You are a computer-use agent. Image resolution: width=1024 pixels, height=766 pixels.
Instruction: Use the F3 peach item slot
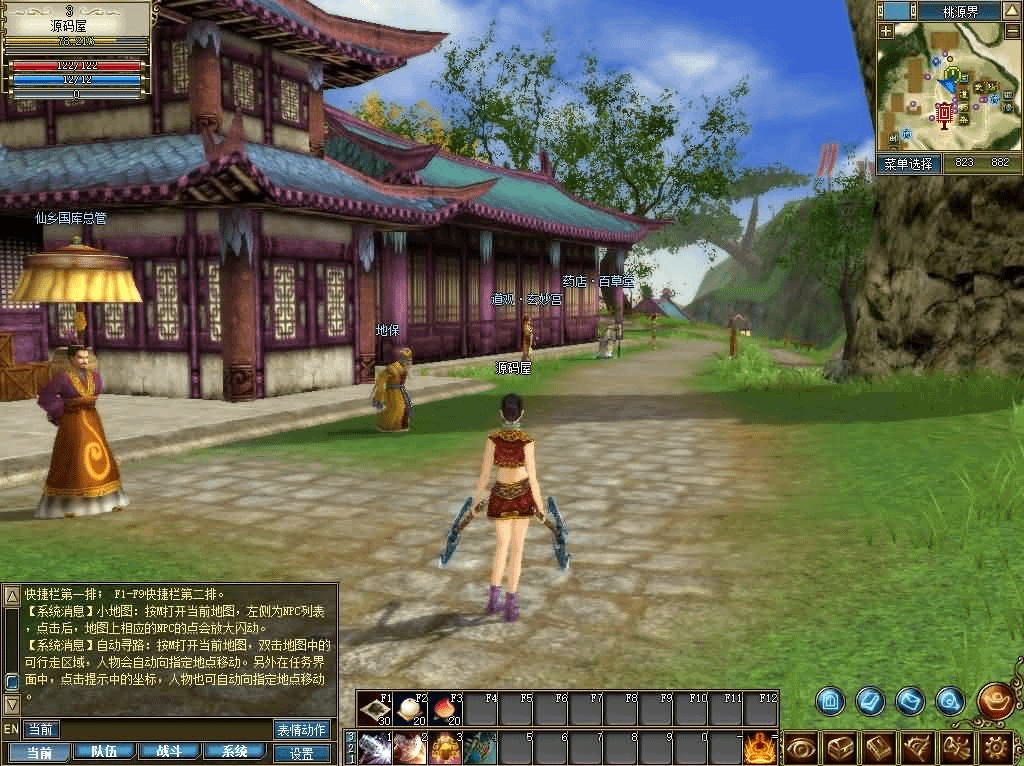point(445,709)
